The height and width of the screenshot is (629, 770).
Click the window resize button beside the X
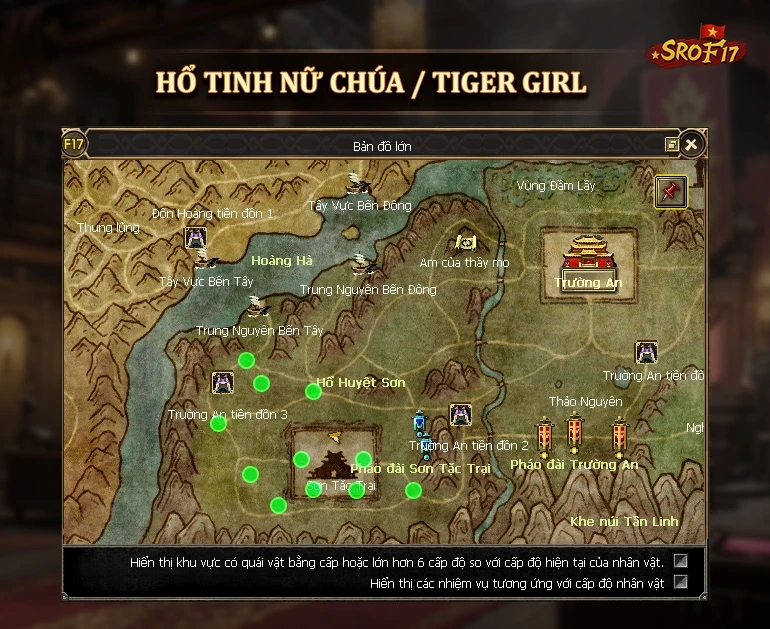pyautogui.click(x=671, y=145)
